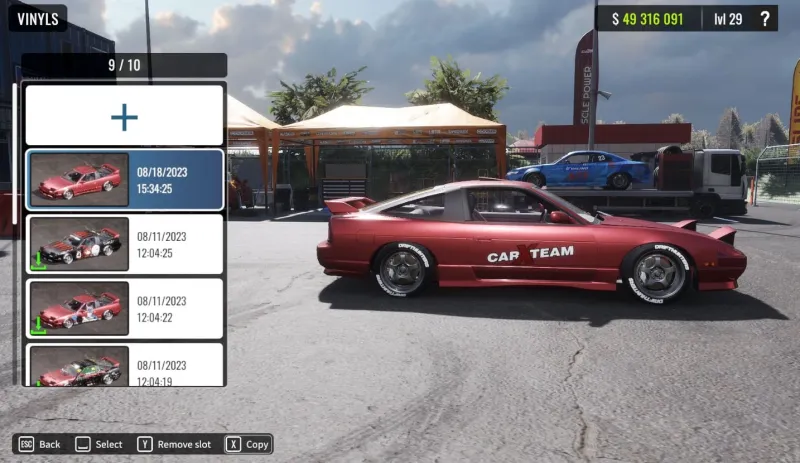
Task: Pick the vinyl saved at 12:04:22
Action: 124,308
